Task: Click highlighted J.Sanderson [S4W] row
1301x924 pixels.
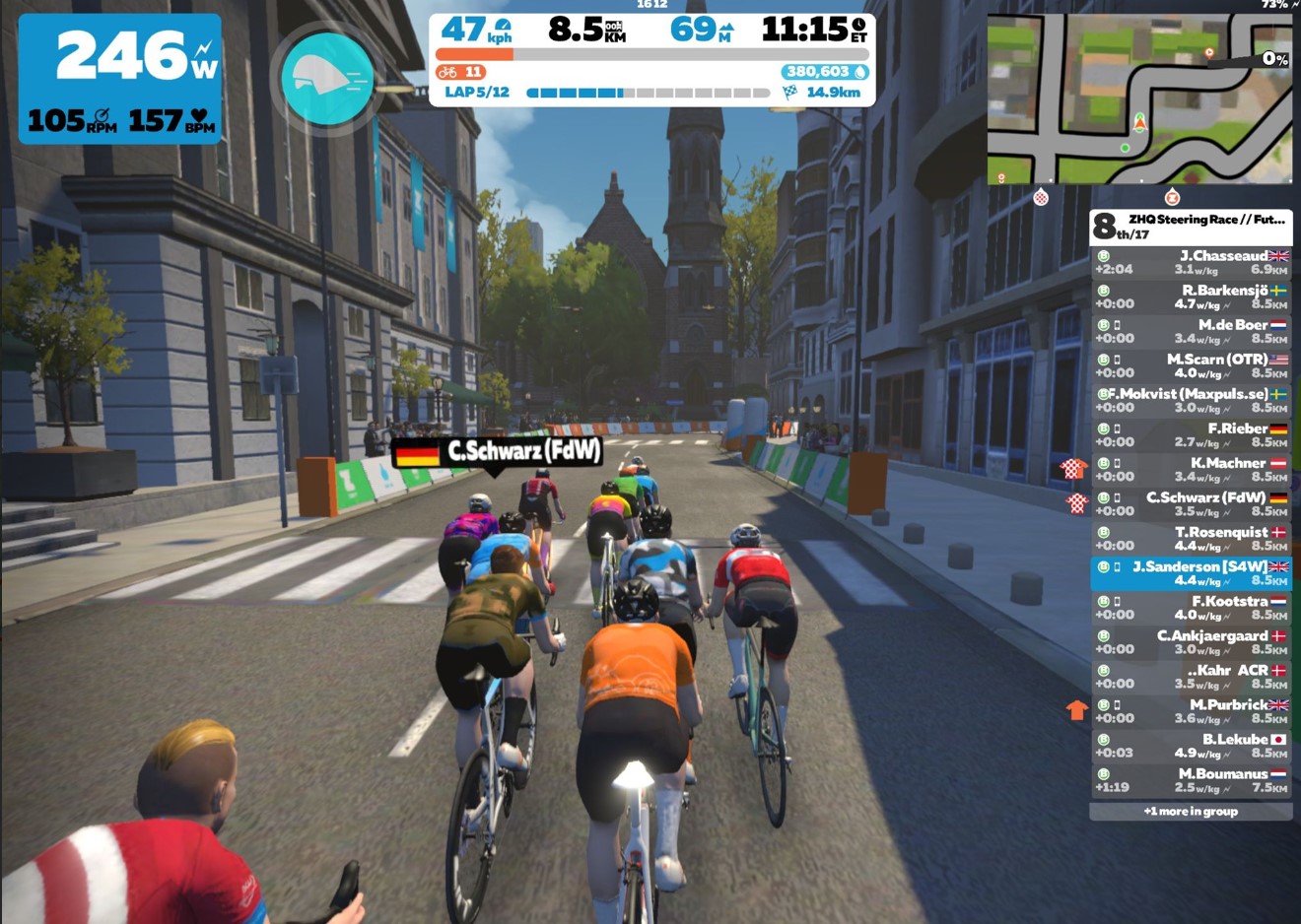Action: [x=1191, y=573]
